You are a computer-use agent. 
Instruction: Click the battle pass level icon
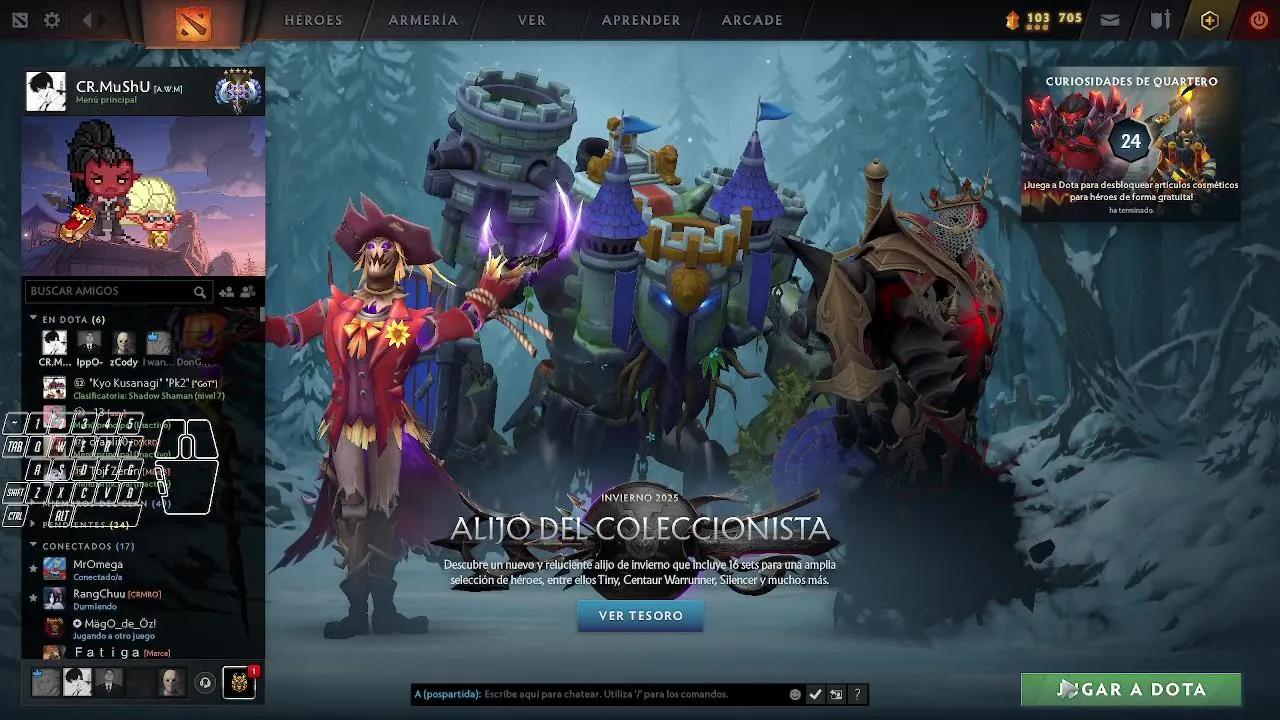[x=1014, y=19]
